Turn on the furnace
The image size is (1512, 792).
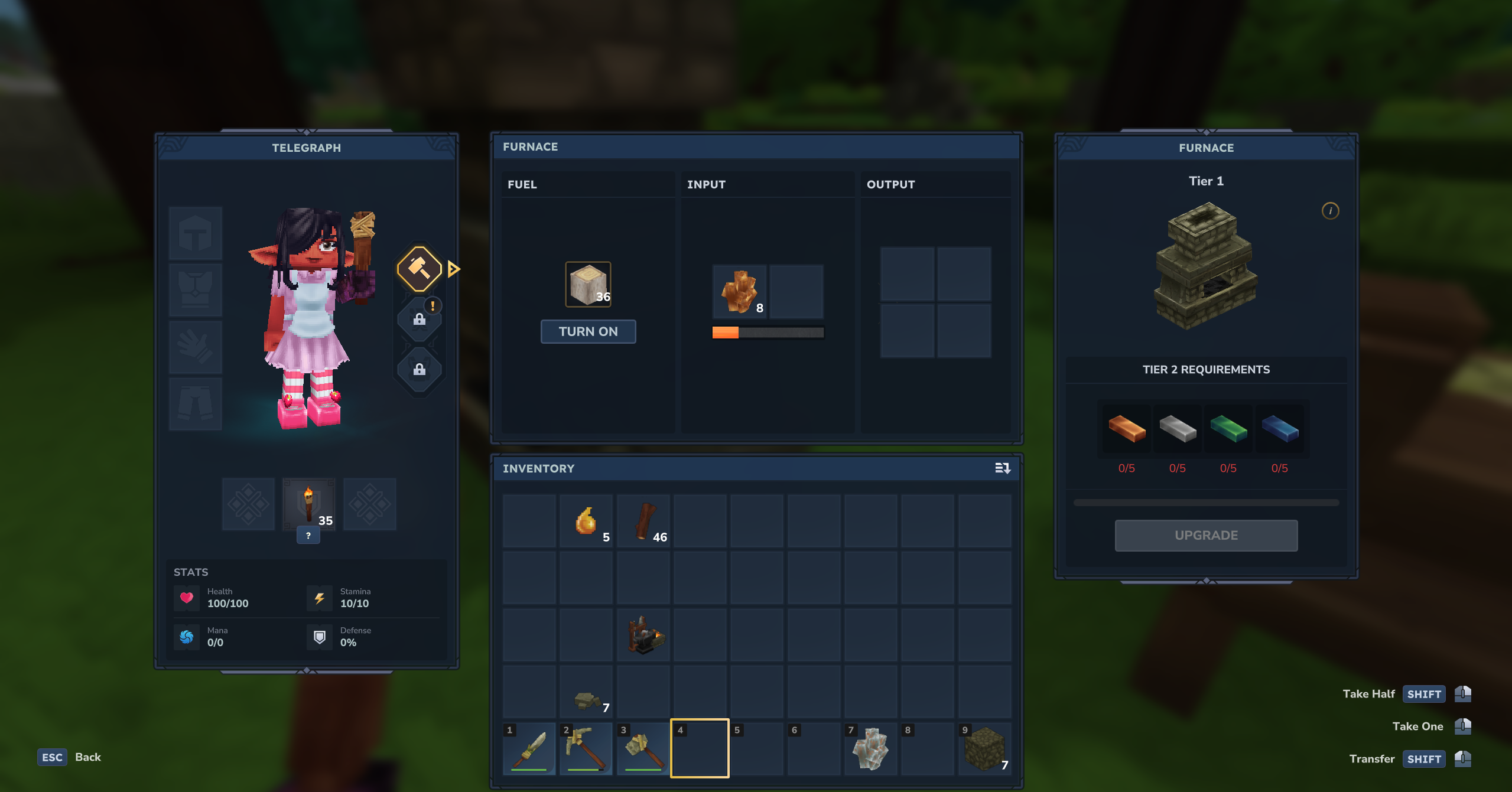(x=588, y=331)
